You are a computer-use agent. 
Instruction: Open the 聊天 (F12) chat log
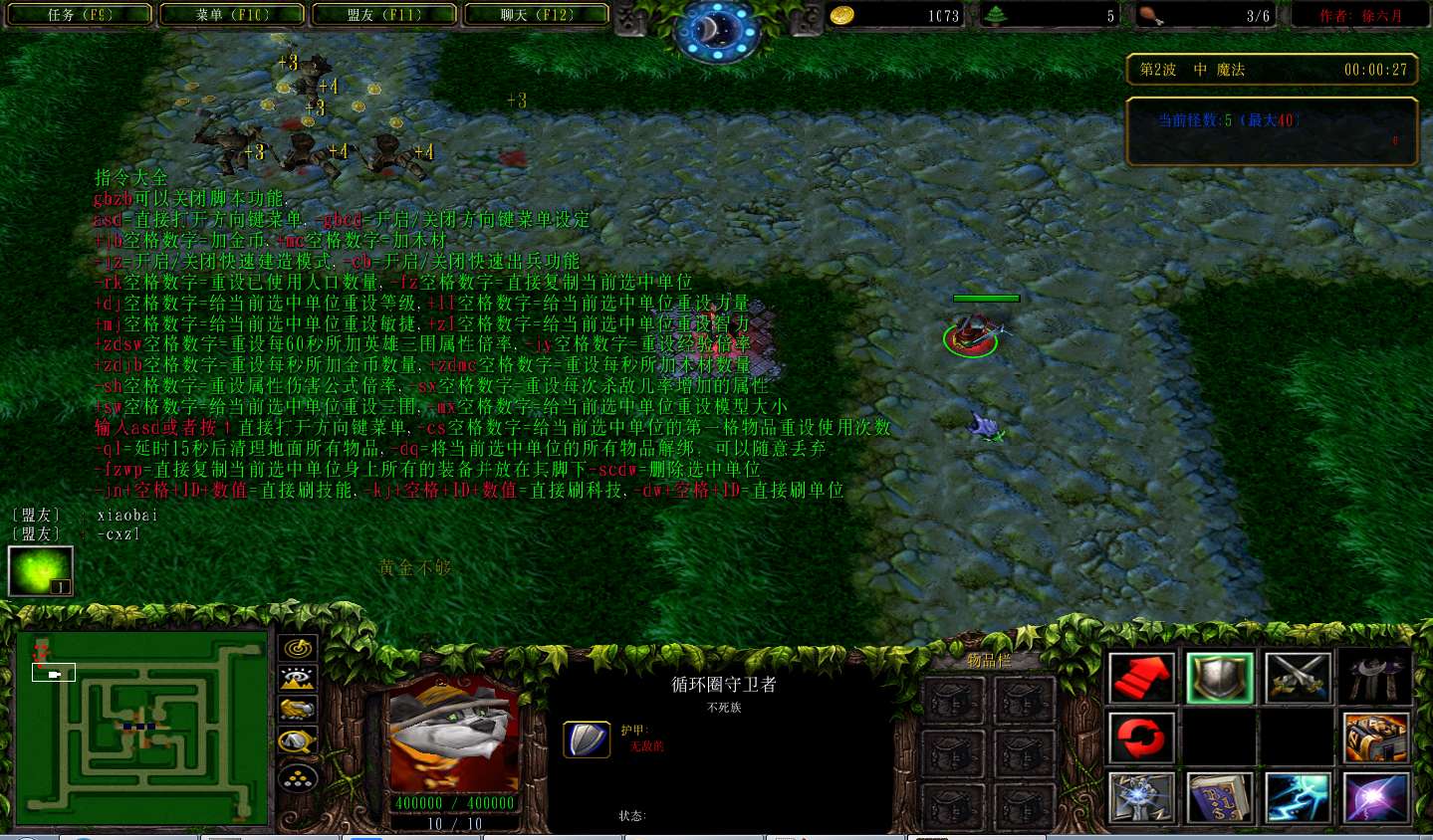point(537,15)
